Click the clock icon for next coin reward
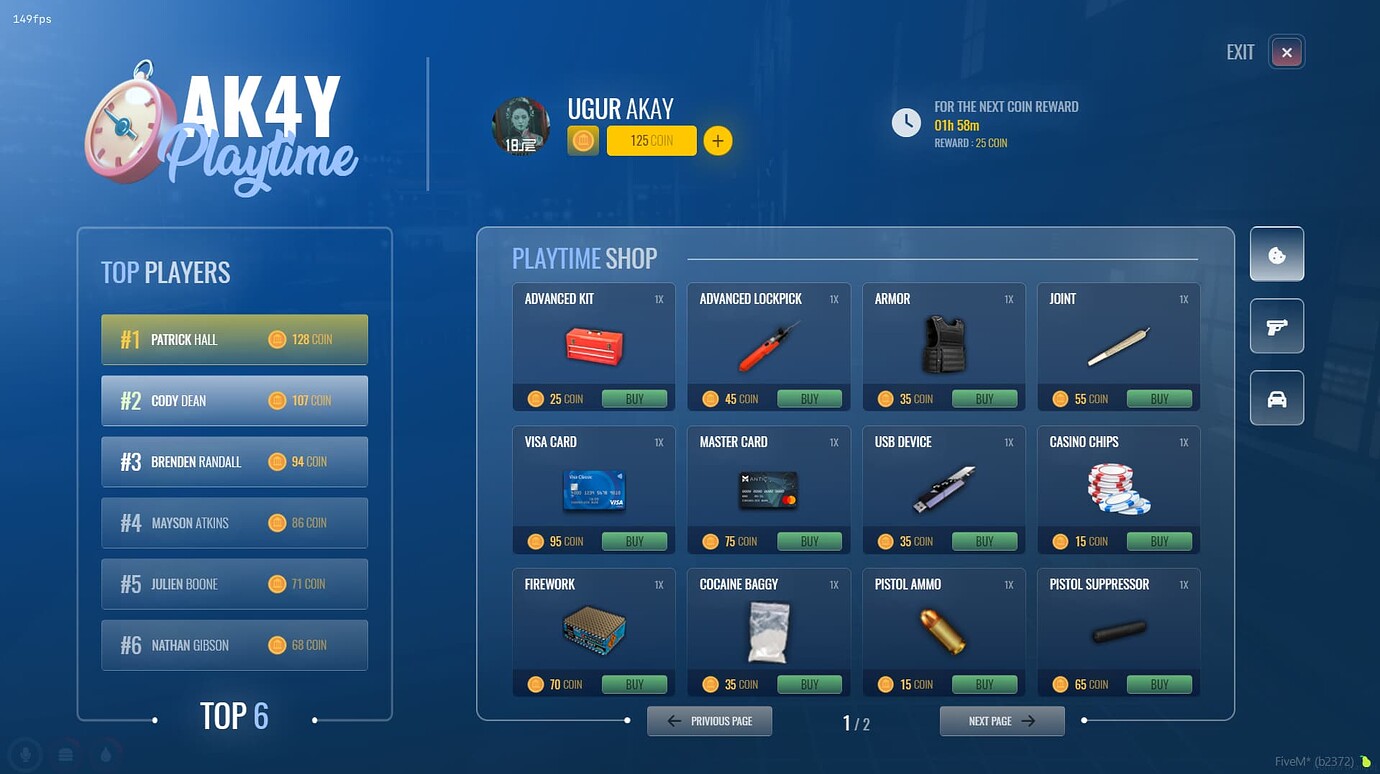 906,122
